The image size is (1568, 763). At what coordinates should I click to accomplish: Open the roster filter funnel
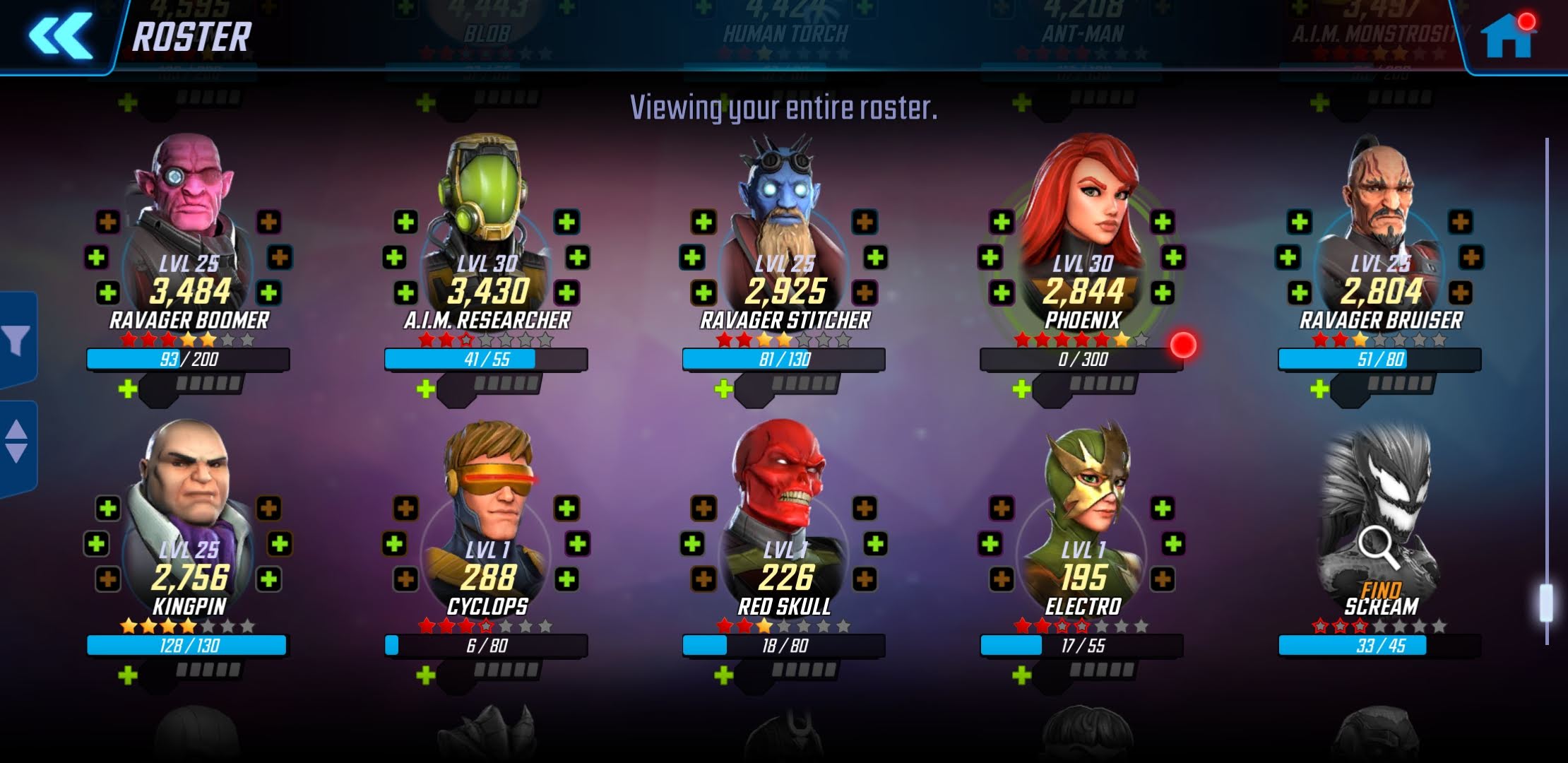pos(17,341)
